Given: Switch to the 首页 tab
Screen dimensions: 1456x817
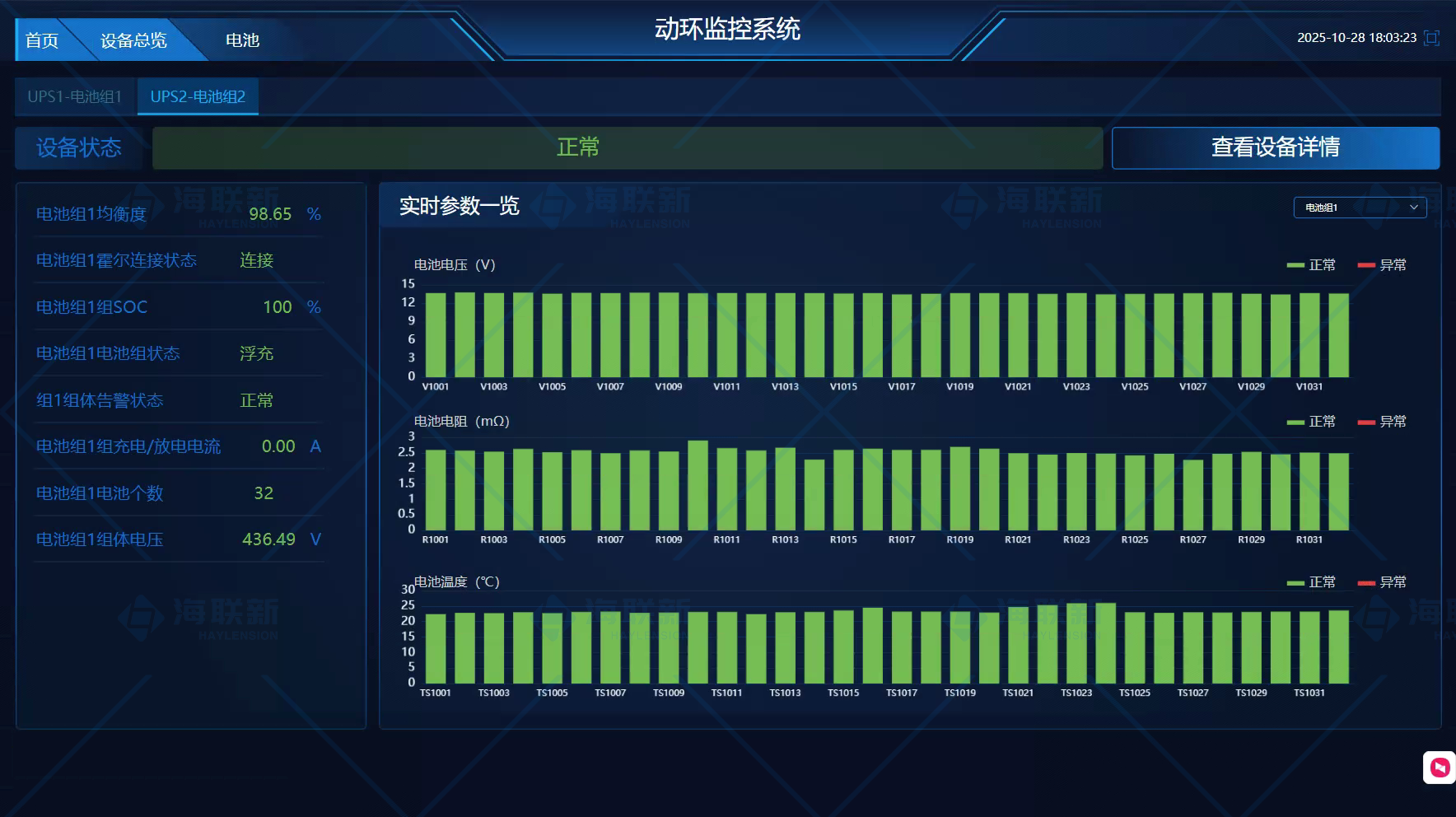Looking at the screenshot, I should click(x=43, y=40).
